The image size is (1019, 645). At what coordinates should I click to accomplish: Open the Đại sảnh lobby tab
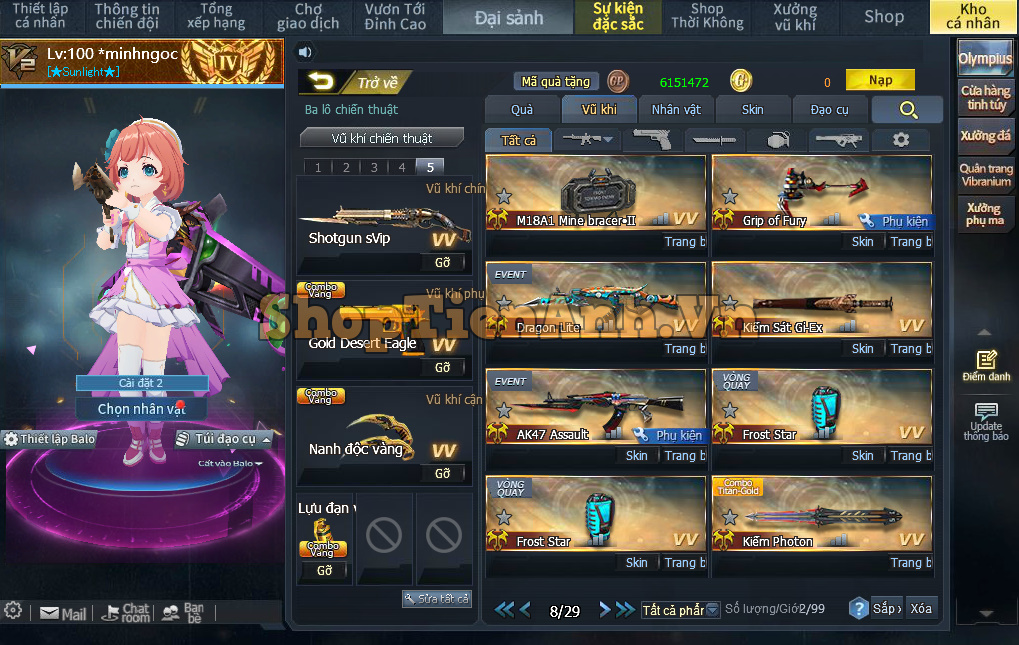(x=509, y=17)
